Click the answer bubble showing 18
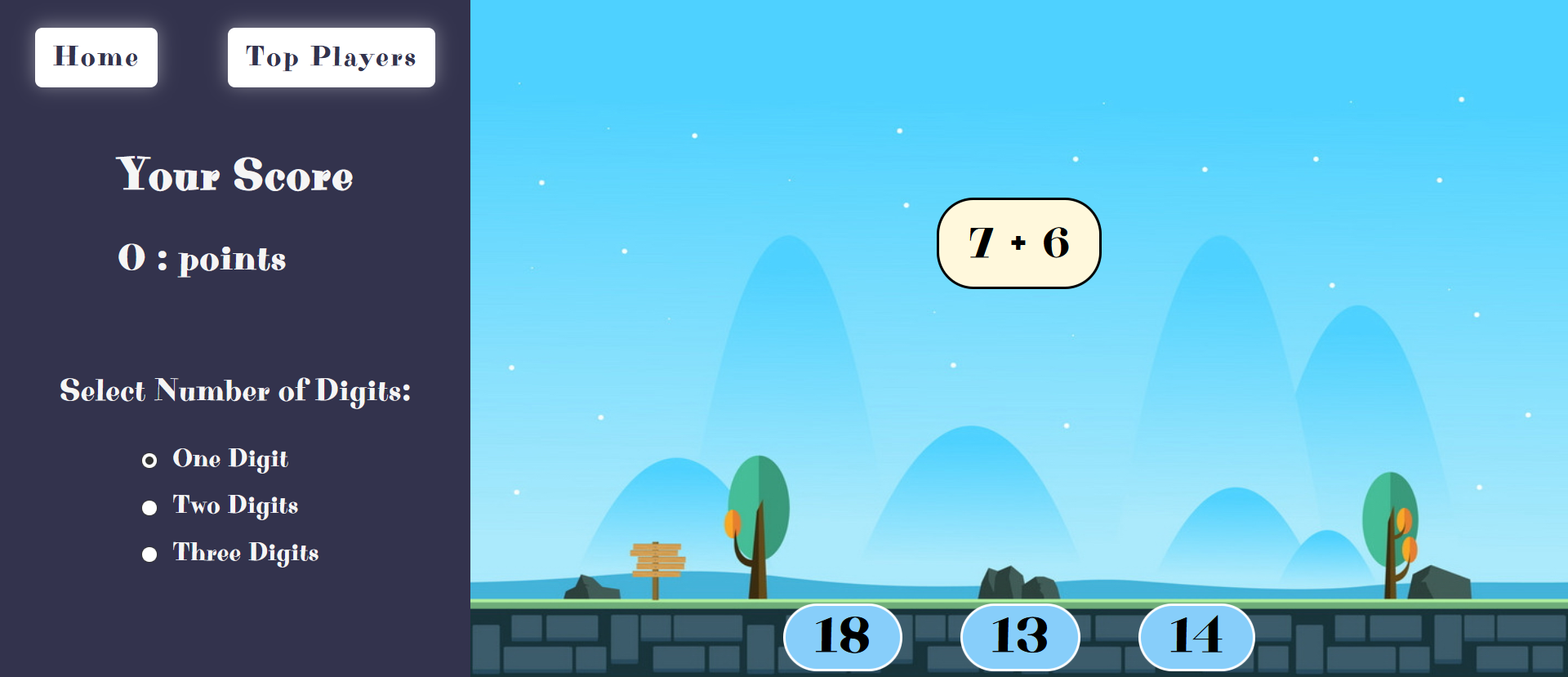 point(843,638)
